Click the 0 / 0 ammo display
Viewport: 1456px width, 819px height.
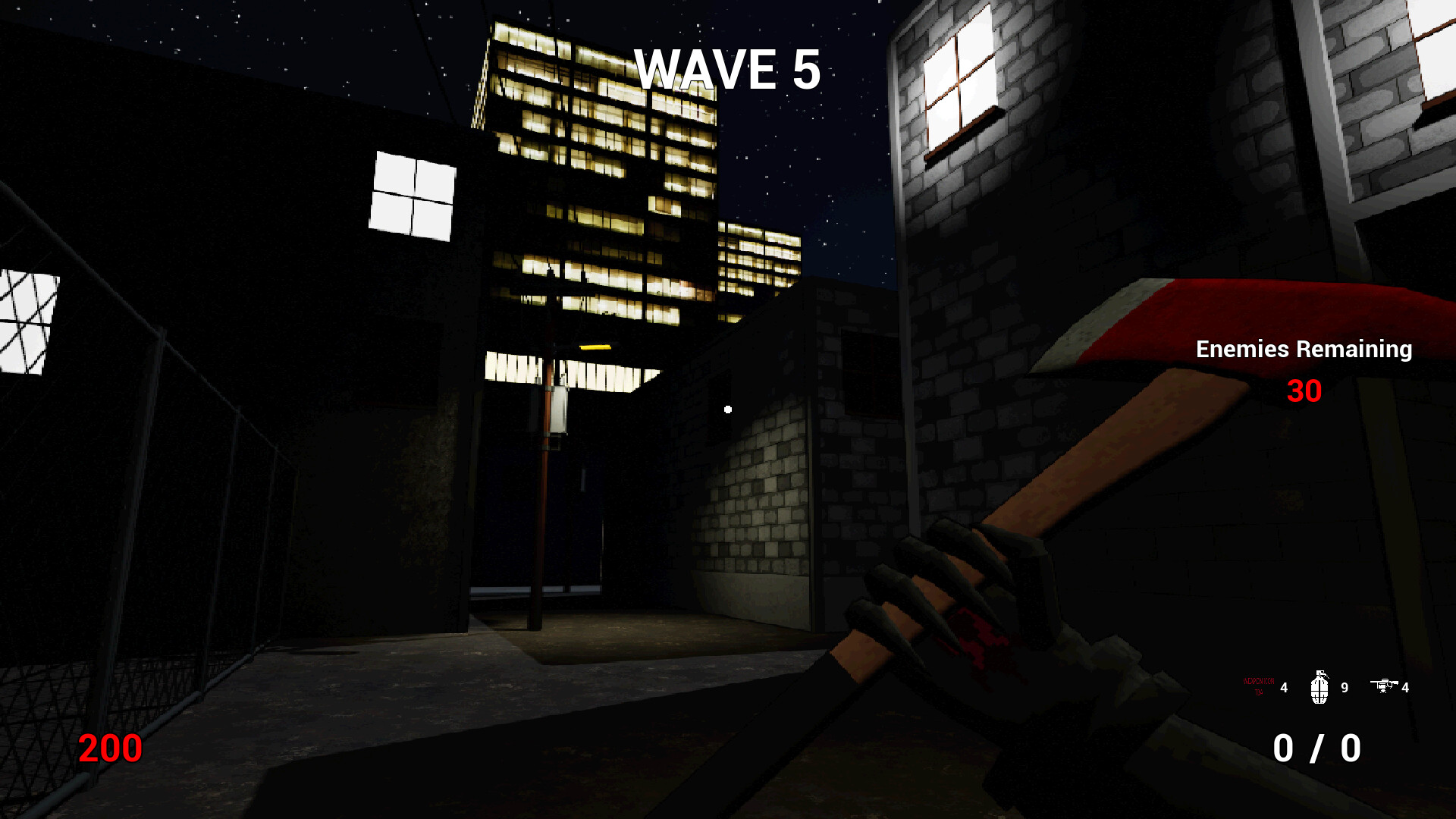1319,749
